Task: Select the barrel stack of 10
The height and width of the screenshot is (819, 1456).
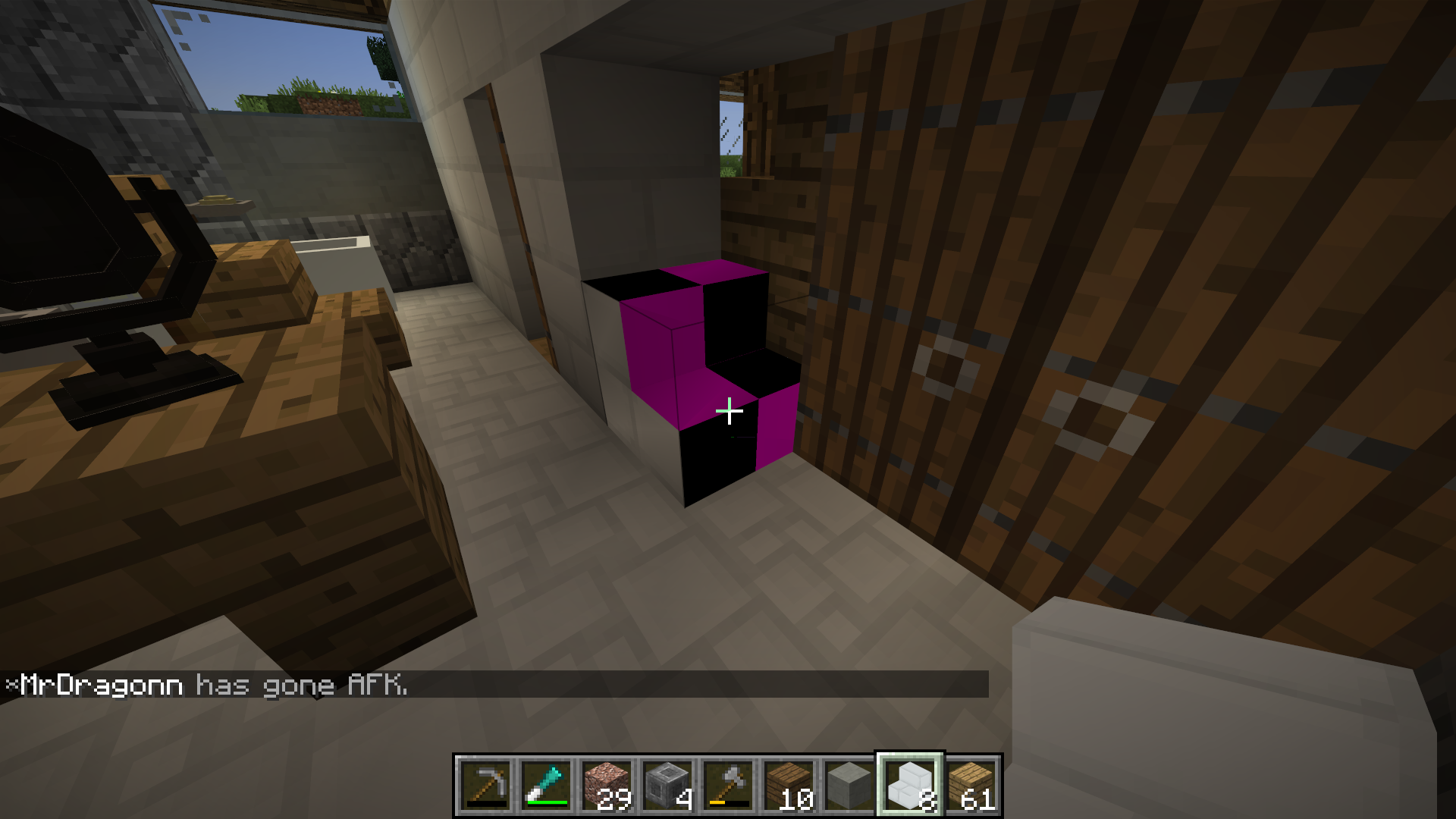Action: click(789, 785)
